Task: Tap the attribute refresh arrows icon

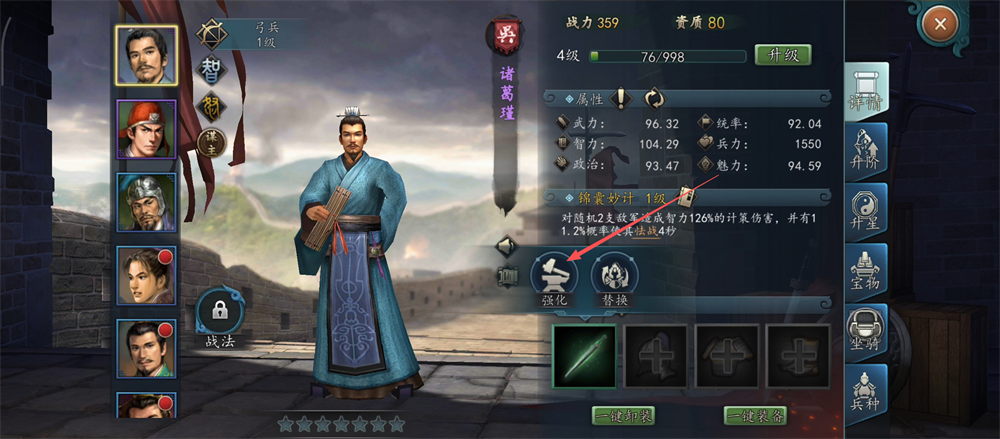Action: 655,98
